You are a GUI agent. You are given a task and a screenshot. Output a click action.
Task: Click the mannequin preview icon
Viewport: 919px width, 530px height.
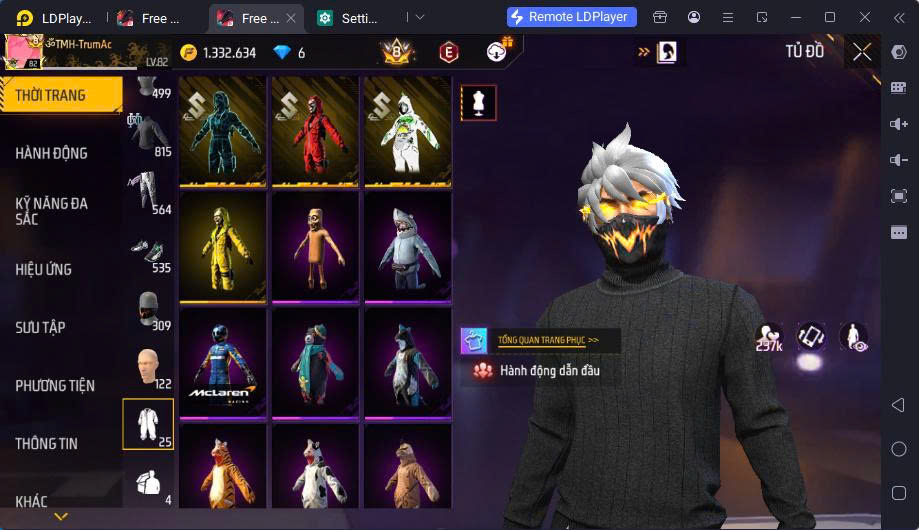tap(478, 103)
